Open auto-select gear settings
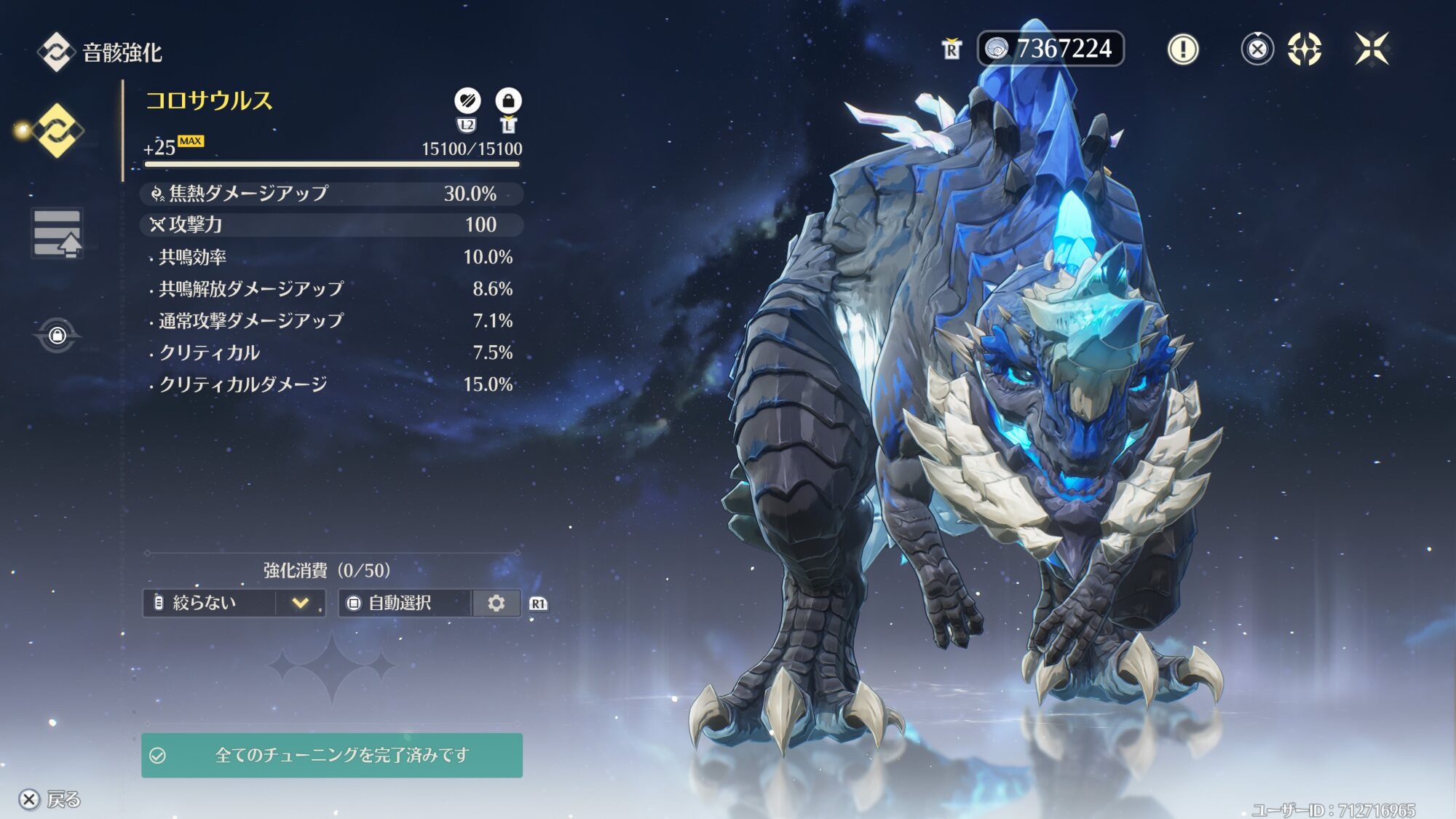Image resolution: width=1456 pixels, height=819 pixels. tap(496, 603)
